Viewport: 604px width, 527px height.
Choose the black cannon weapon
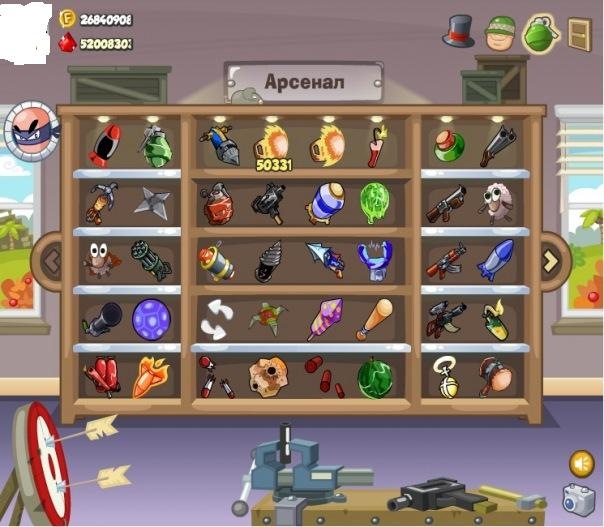tap(101, 320)
